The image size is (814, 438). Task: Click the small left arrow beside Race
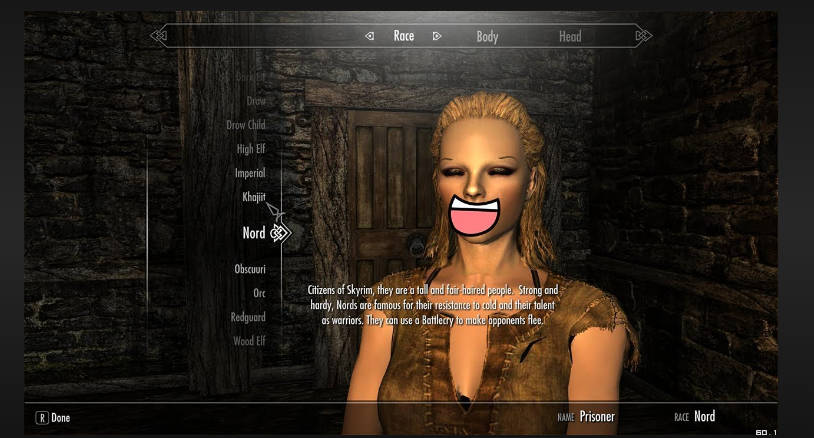point(370,36)
